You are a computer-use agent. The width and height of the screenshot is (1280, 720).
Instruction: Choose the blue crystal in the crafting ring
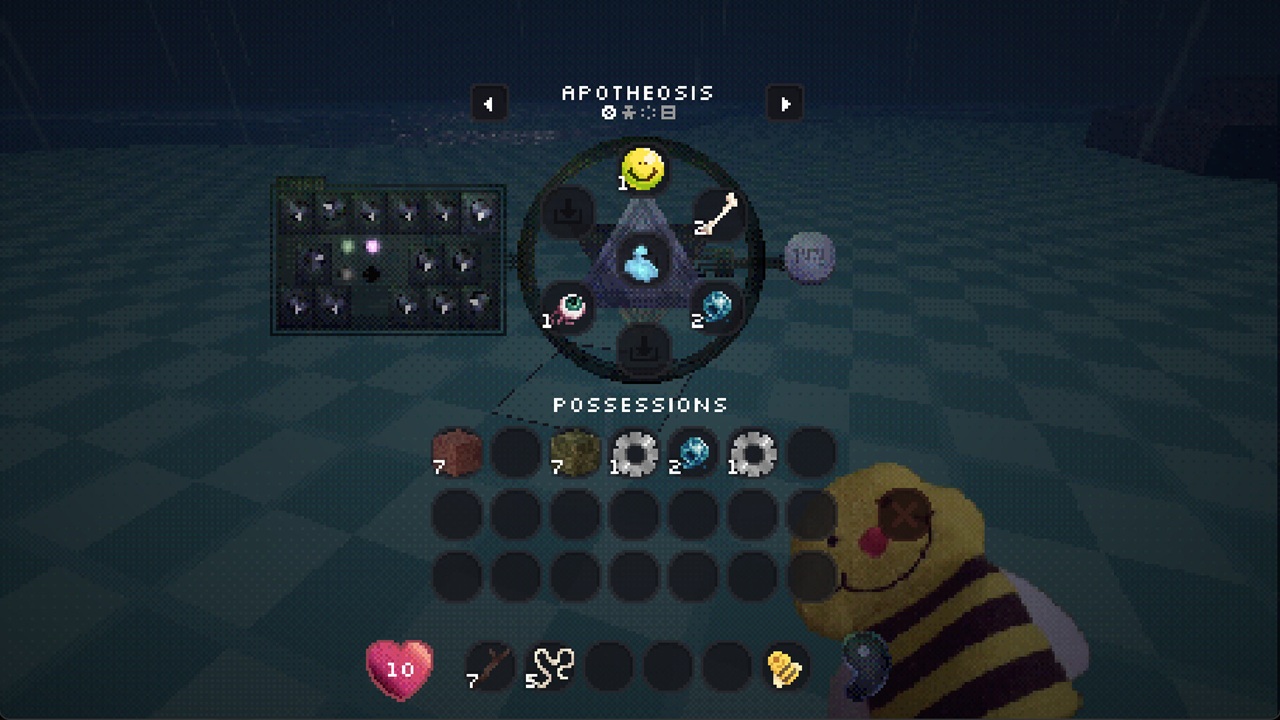coord(715,306)
